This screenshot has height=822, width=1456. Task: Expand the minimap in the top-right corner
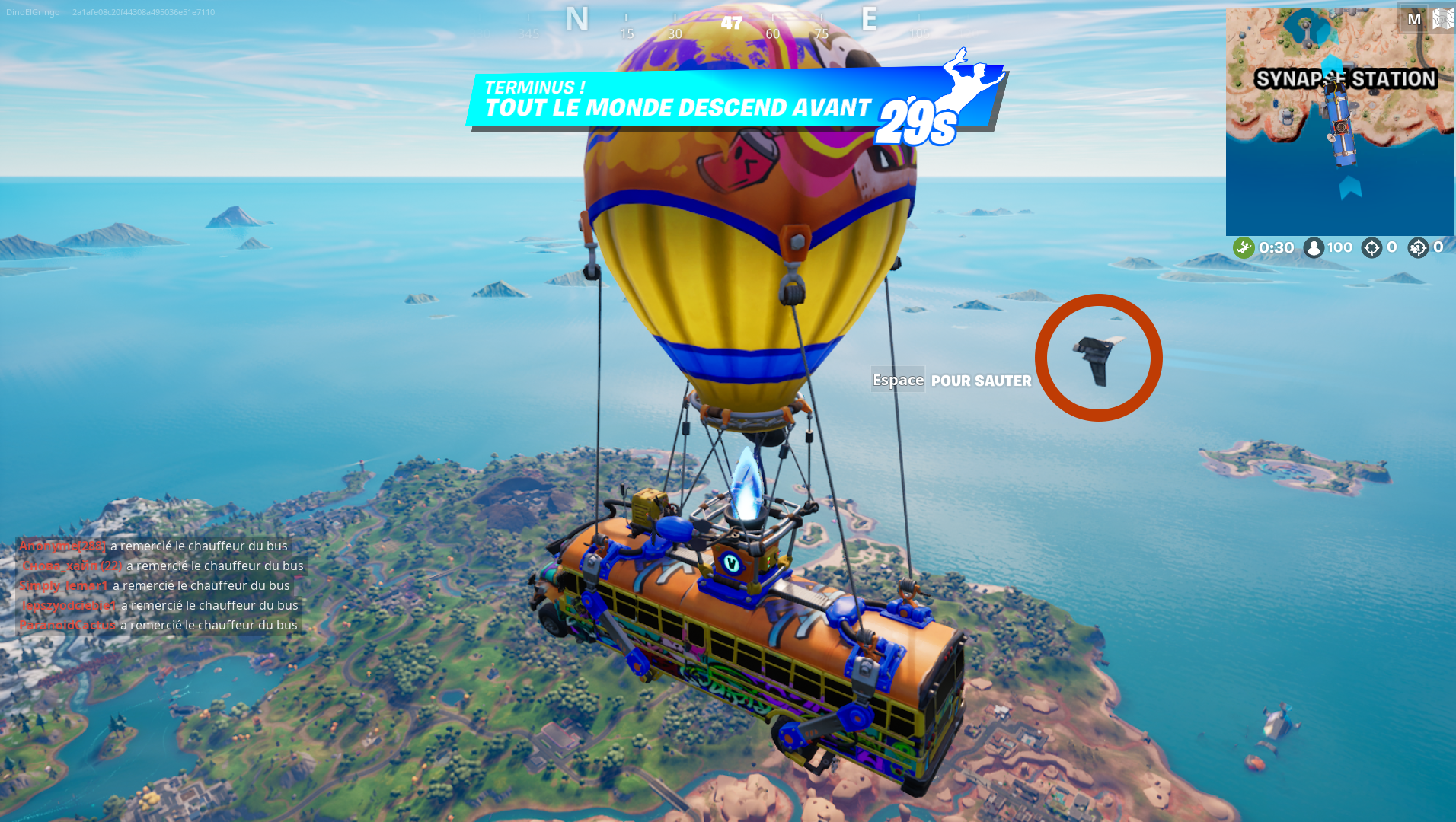[x=1340, y=118]
